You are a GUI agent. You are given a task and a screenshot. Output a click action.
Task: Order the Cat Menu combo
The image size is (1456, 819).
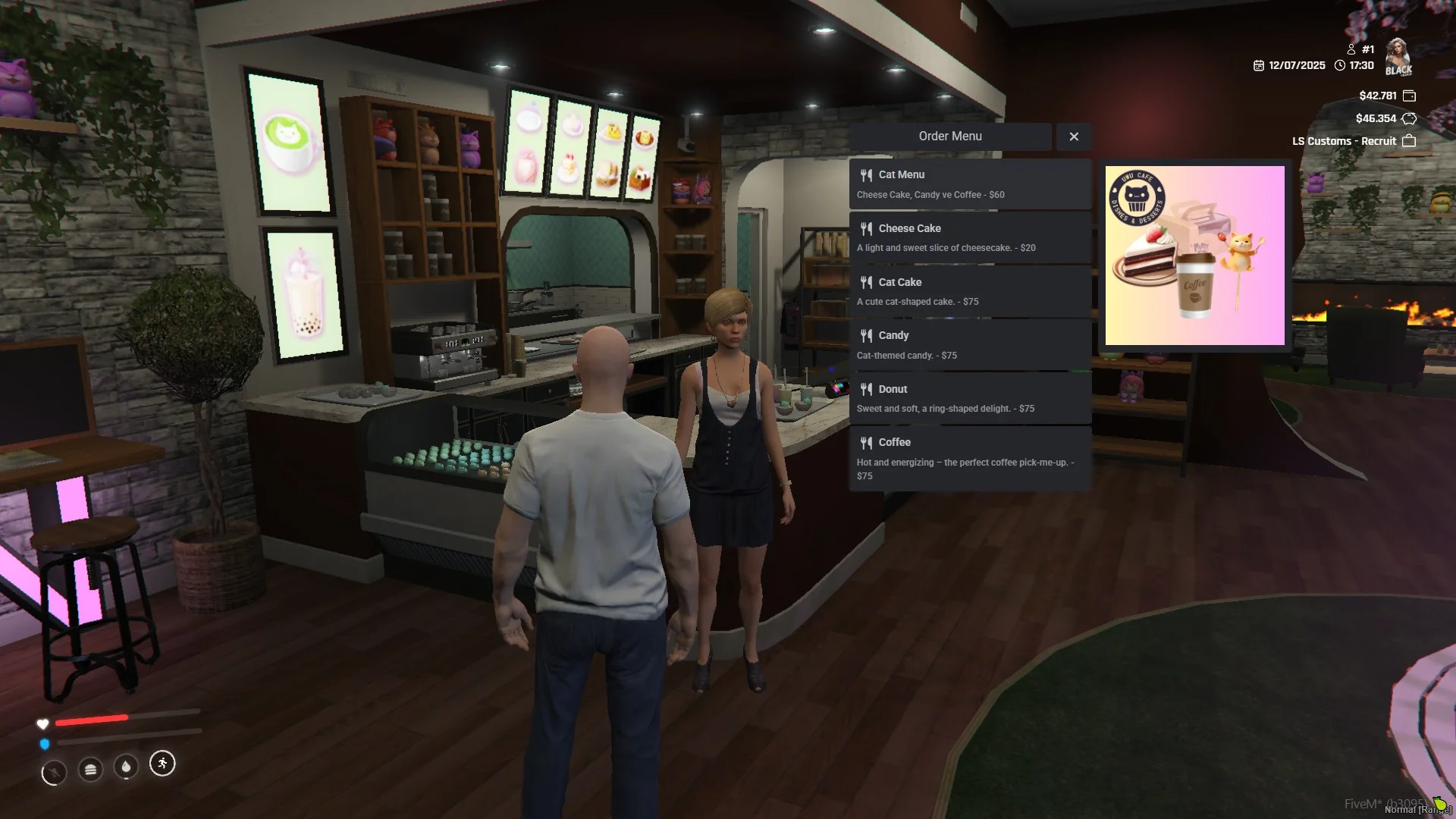coord(969,184)
